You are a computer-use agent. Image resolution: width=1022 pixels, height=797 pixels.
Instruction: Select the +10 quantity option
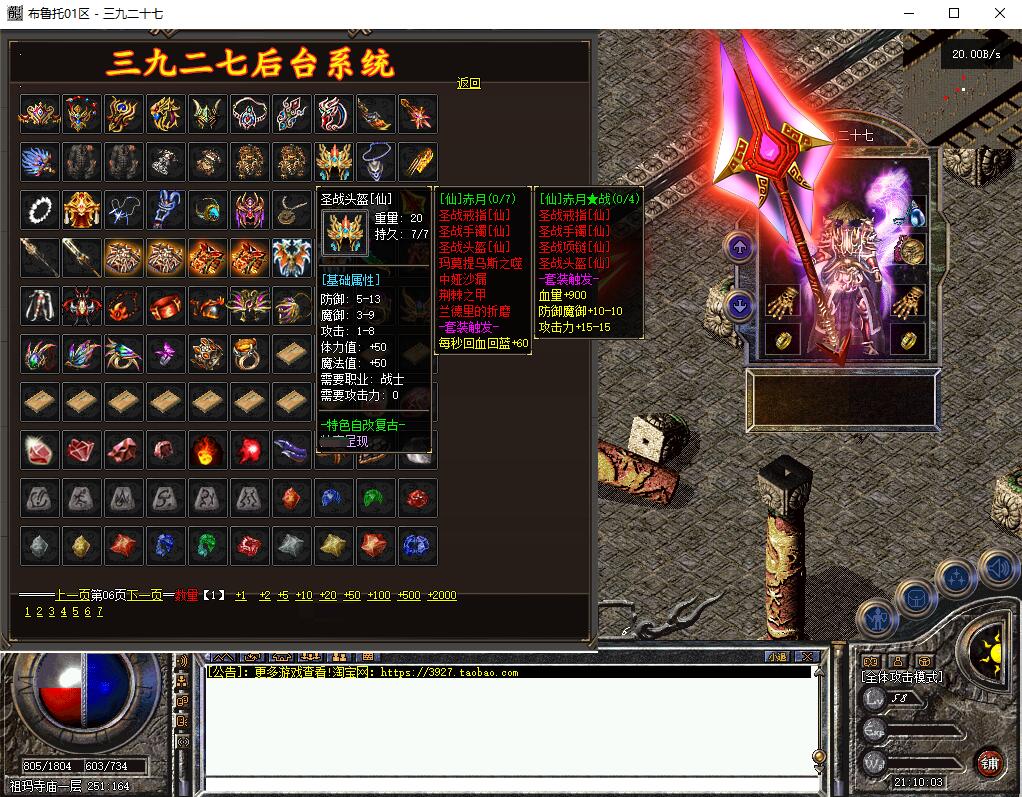point(304,595)
